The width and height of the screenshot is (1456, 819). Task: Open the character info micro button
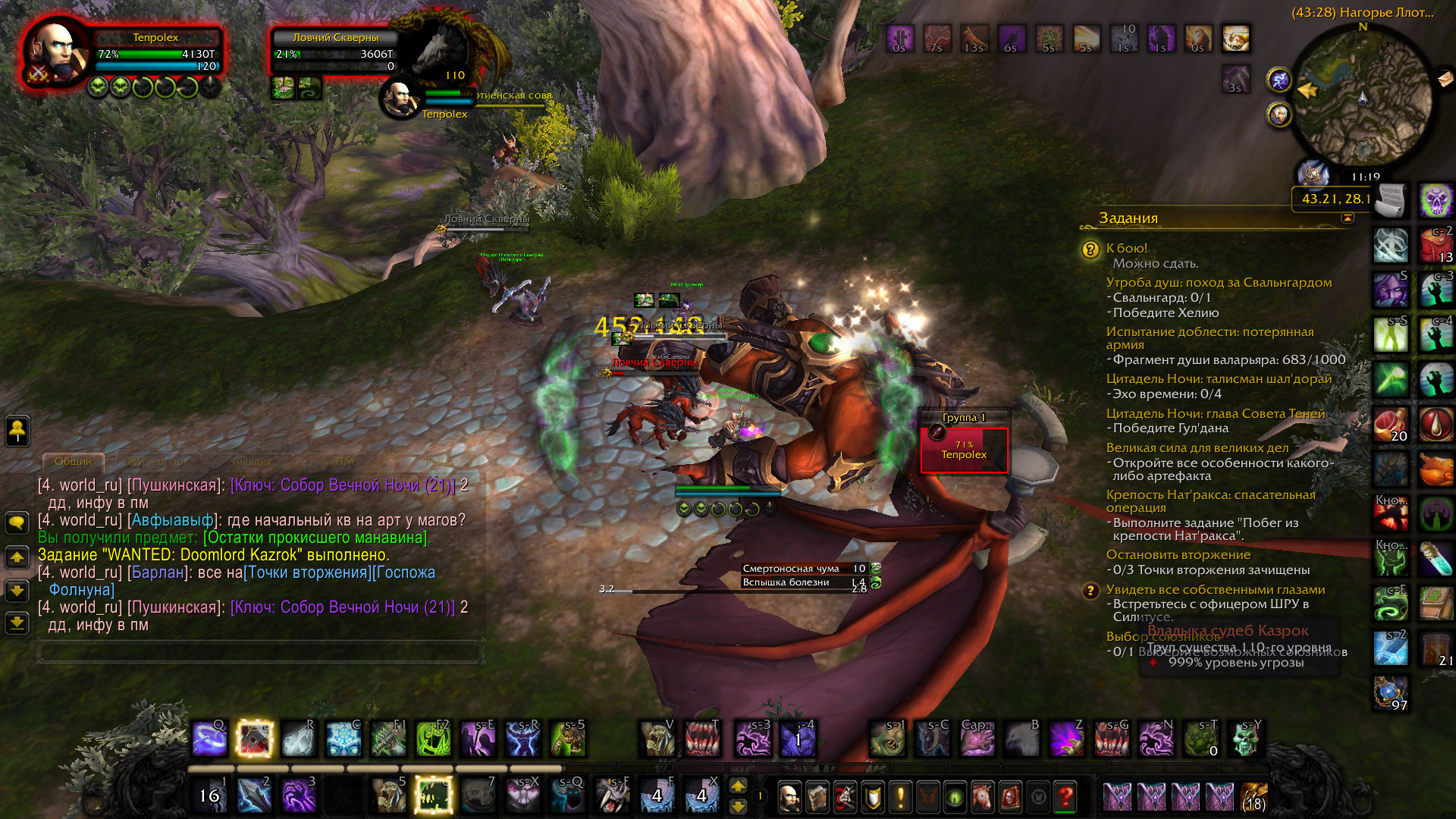tap(789, 797)
